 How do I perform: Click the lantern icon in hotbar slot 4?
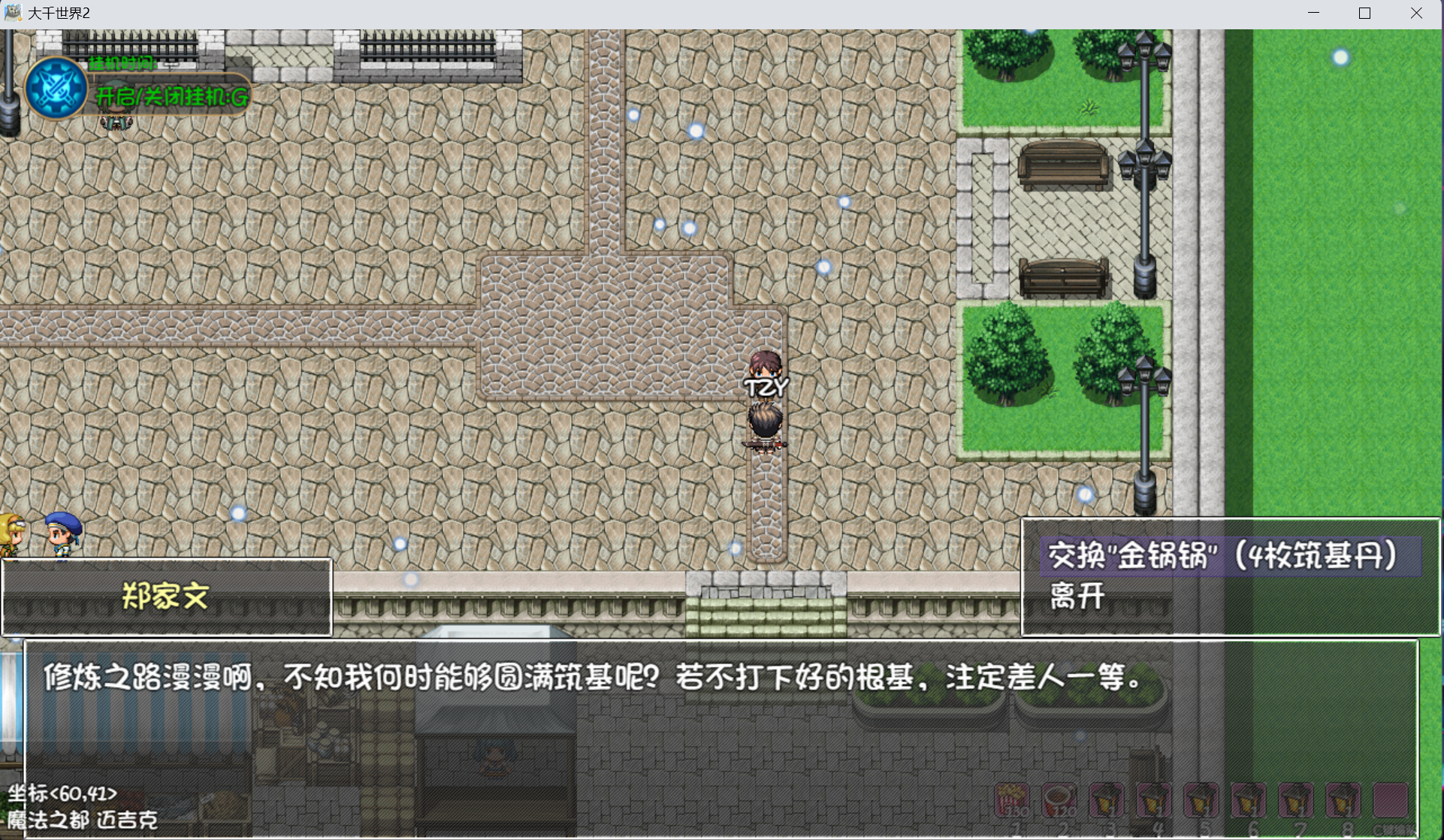(x=1152, y=801)
